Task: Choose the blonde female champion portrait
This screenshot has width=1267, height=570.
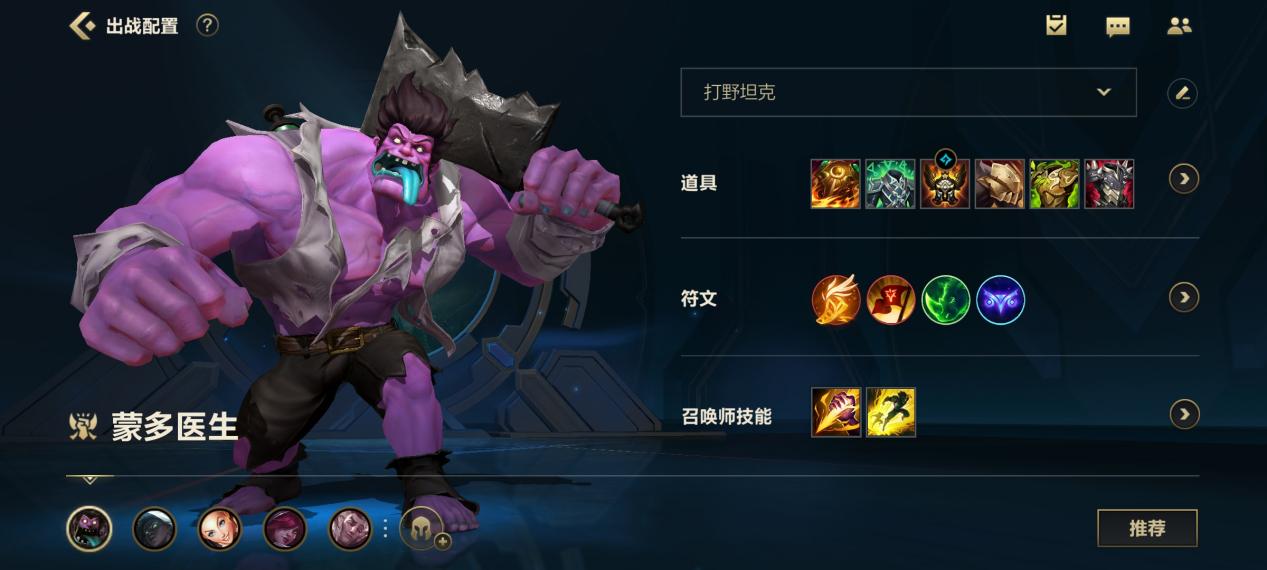Action: click(x=220, y=529)
